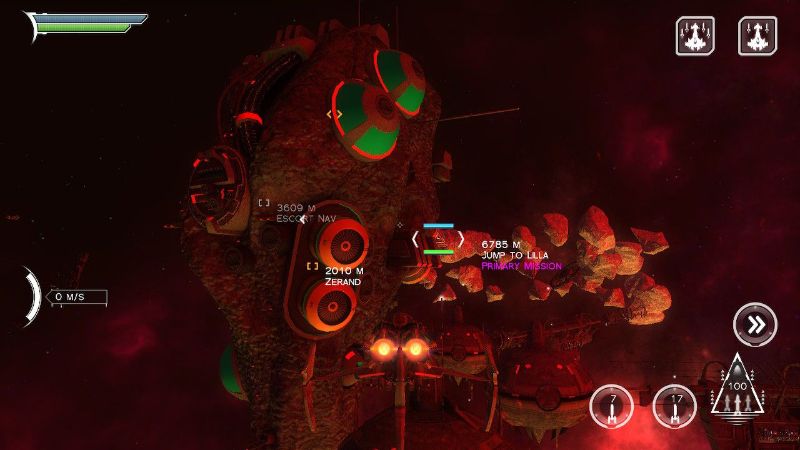
Task: Select the triangular weapon panel showing 100
Action: click(x=737, y=390)
